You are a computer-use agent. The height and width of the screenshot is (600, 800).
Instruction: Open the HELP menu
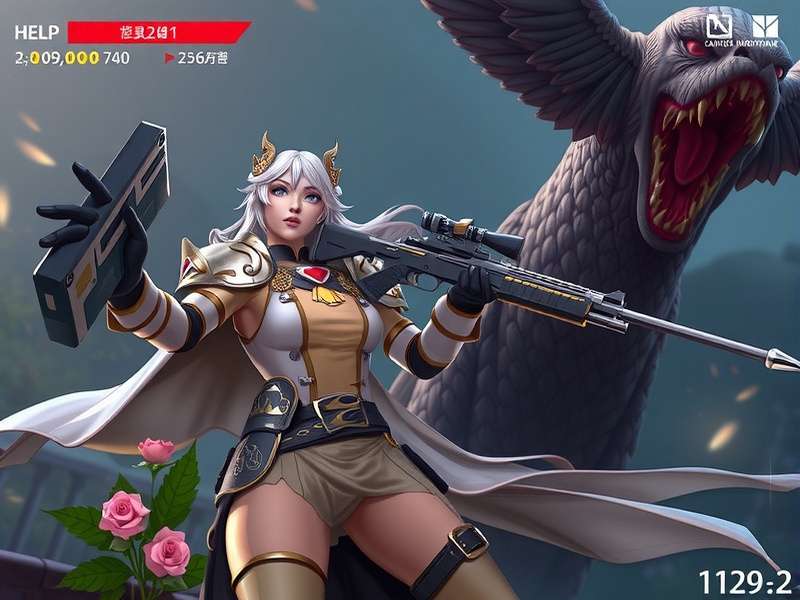pos(34,32)
